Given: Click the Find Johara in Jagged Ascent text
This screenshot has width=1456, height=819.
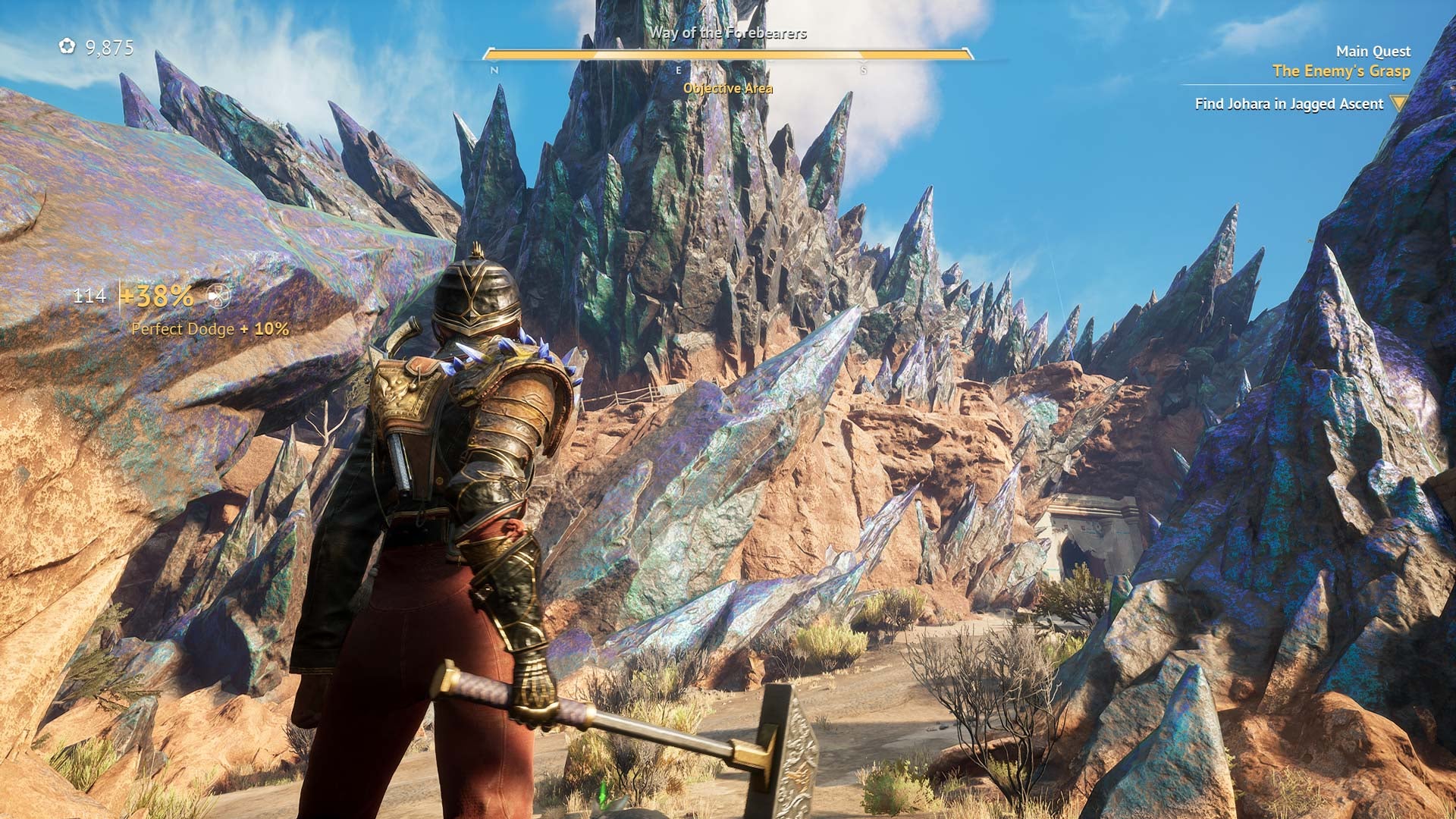Looking at the screenshot, I should 1289,104.
